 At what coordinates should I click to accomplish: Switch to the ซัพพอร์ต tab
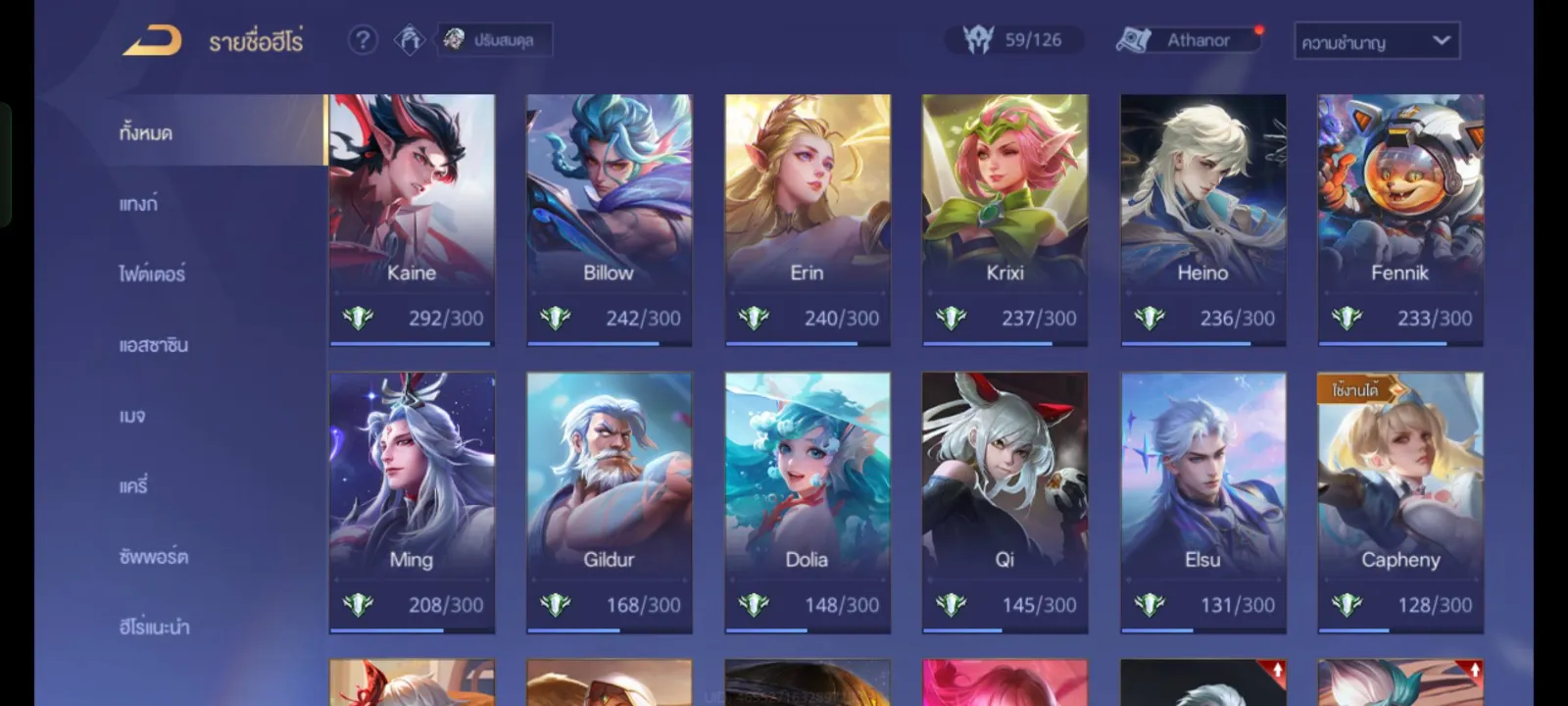[x=153, y=557]
